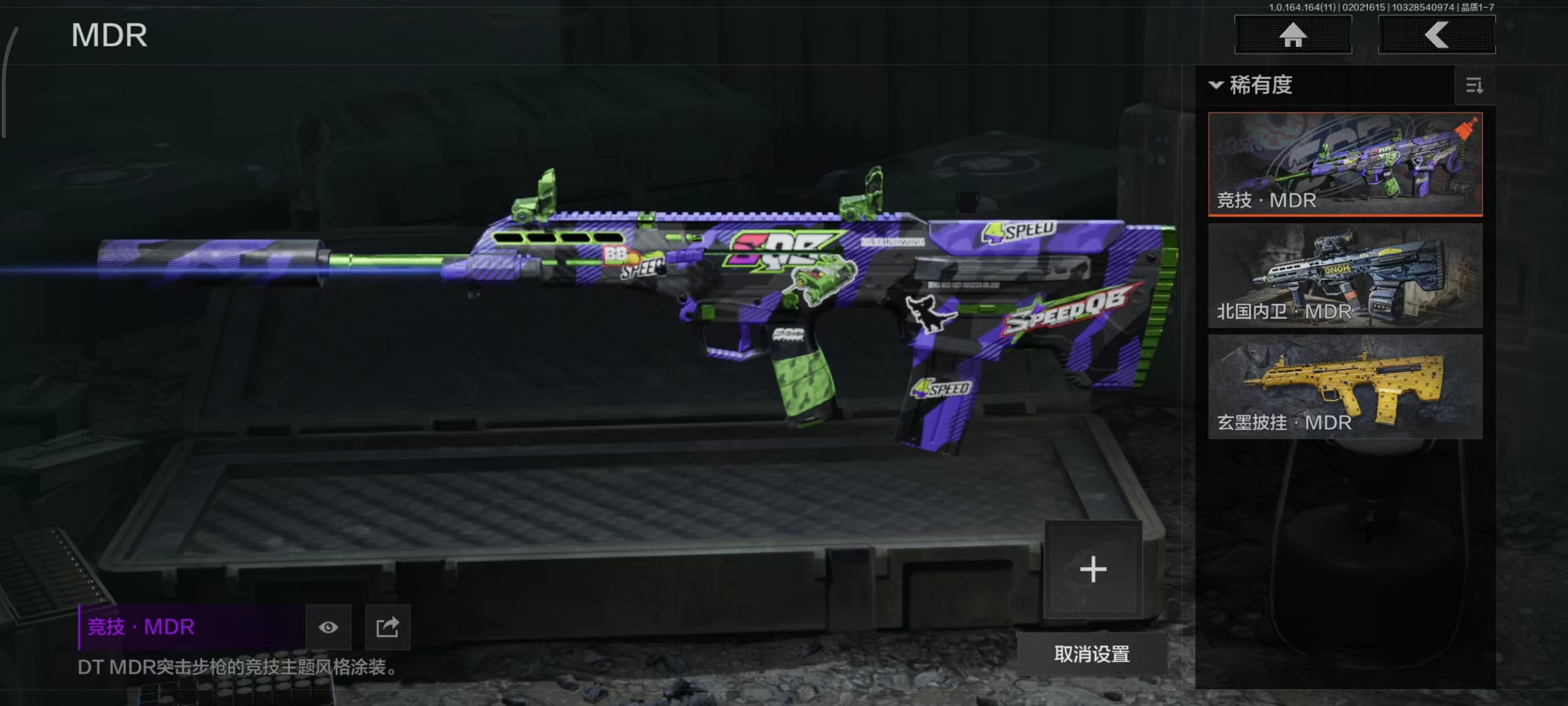The image size is (1568, 706).
Task: Share the weapon skin
Action: [x=387, y=627]
